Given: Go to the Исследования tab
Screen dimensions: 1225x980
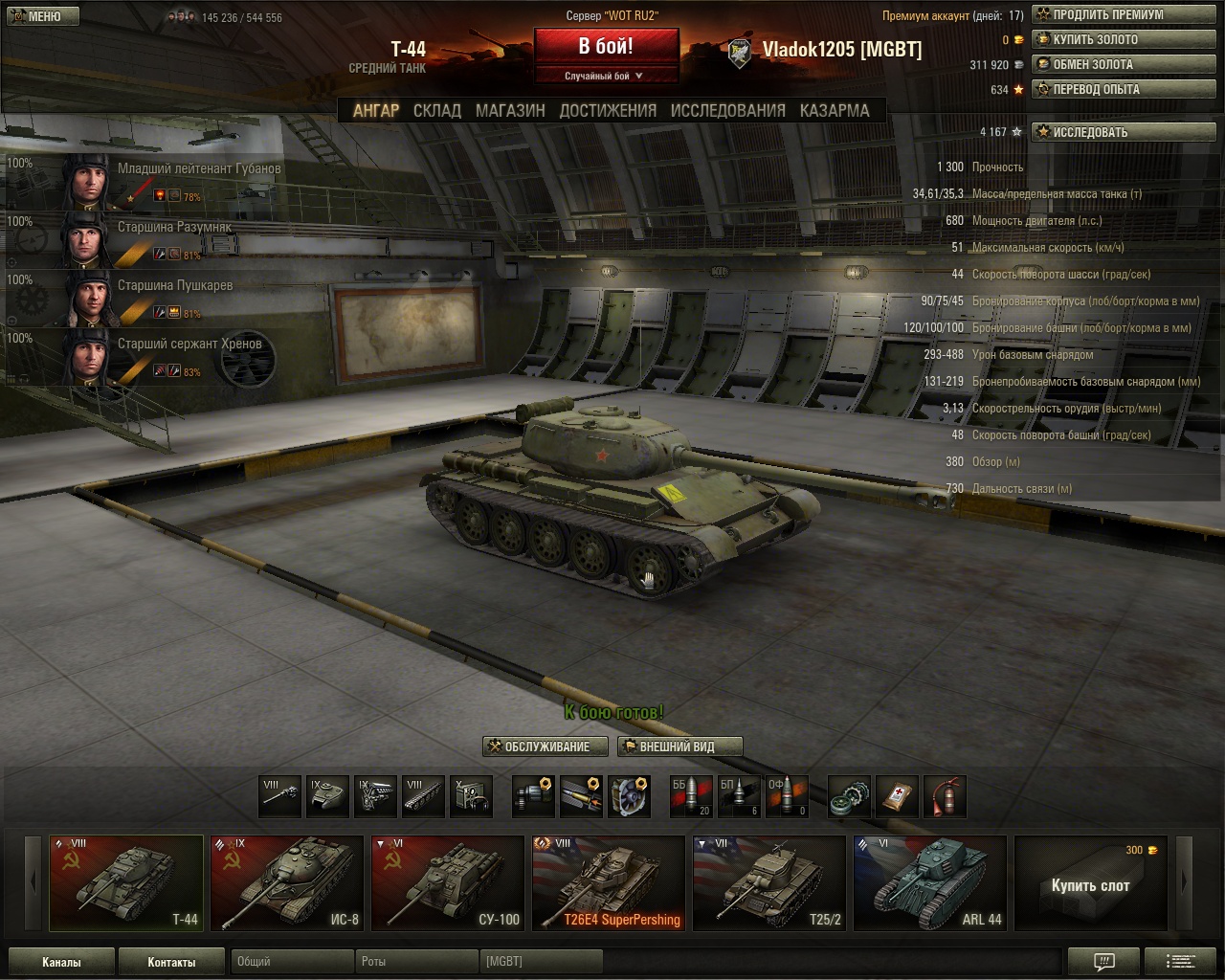Looking at the screenshot, I should tap(727, 111).
